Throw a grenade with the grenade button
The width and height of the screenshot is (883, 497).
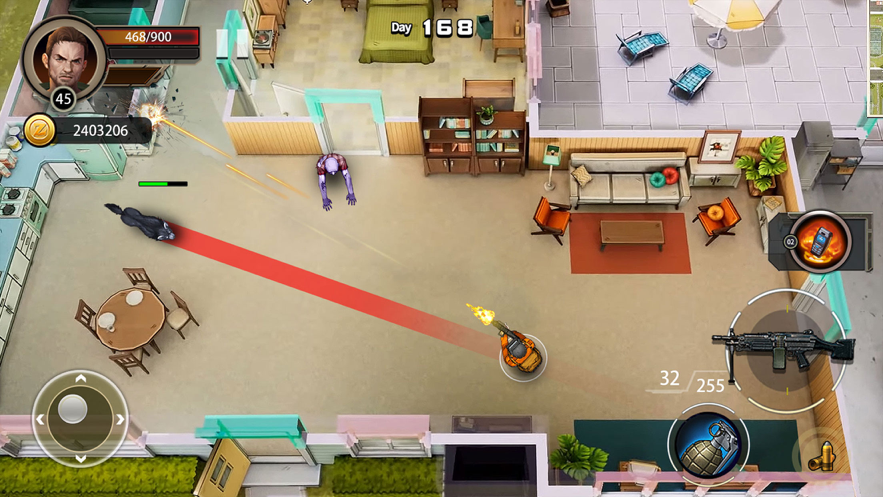708,445
